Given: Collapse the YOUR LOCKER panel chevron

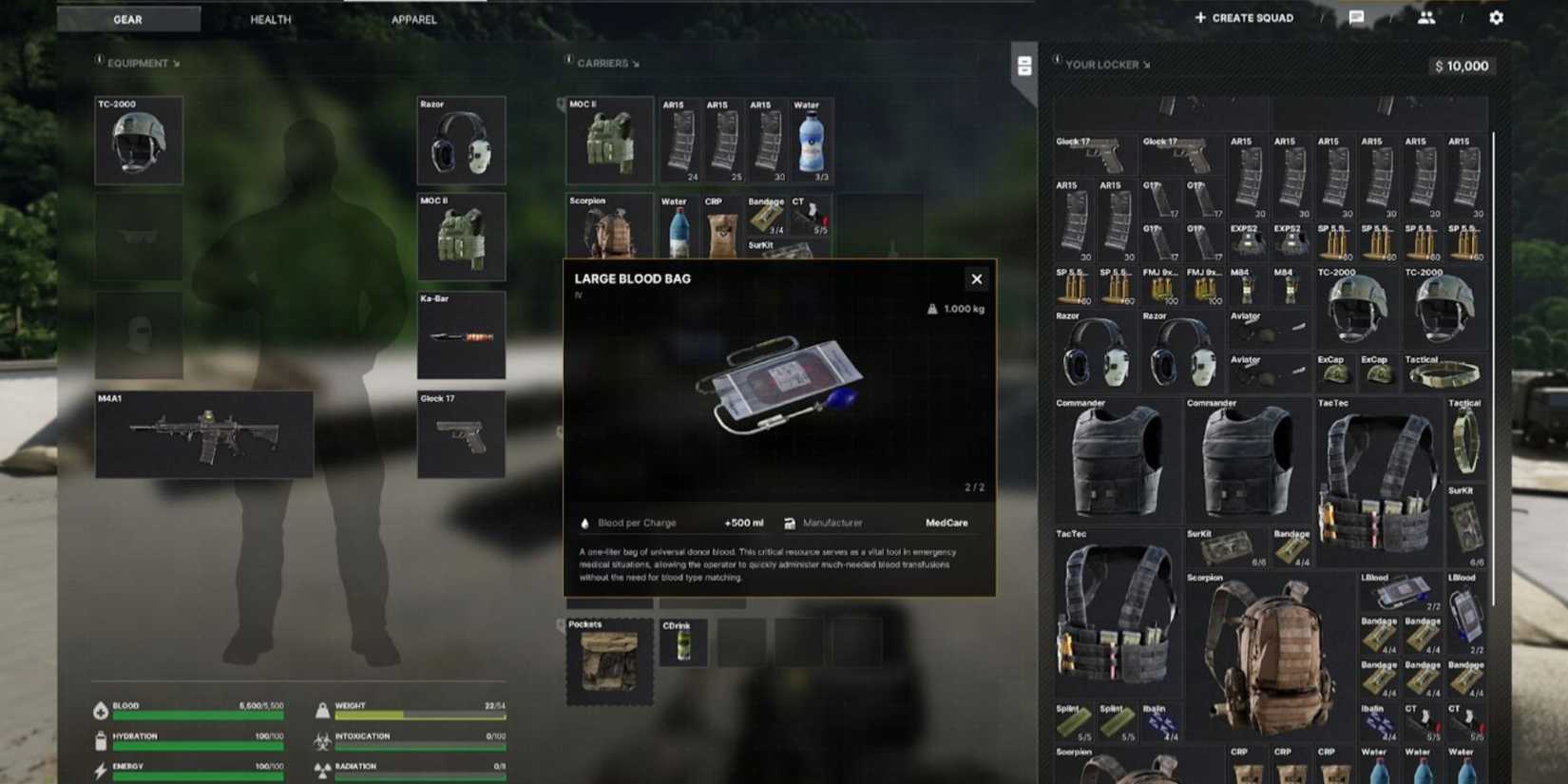Looking at the screenshot, I should click(1147, 65).
